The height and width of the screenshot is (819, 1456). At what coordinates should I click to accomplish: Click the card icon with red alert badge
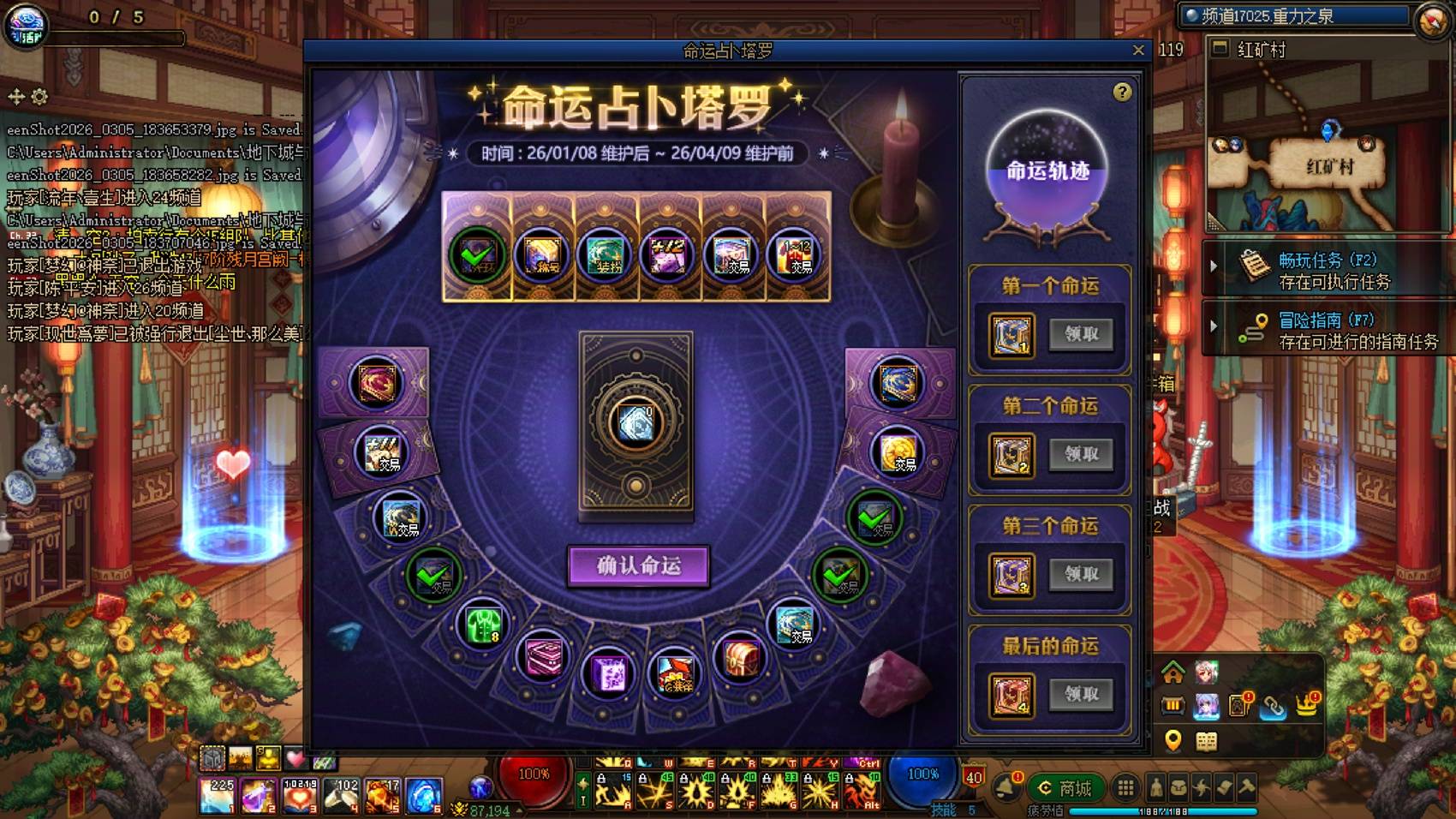click(1238, 706)
